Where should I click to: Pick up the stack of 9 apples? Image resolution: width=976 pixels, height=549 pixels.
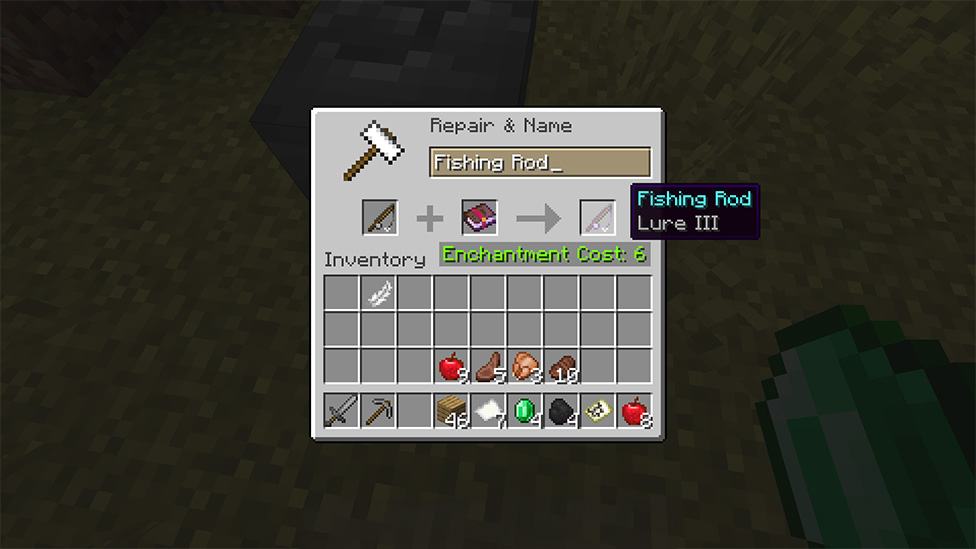pyautogui.click(x=451, y=367)
